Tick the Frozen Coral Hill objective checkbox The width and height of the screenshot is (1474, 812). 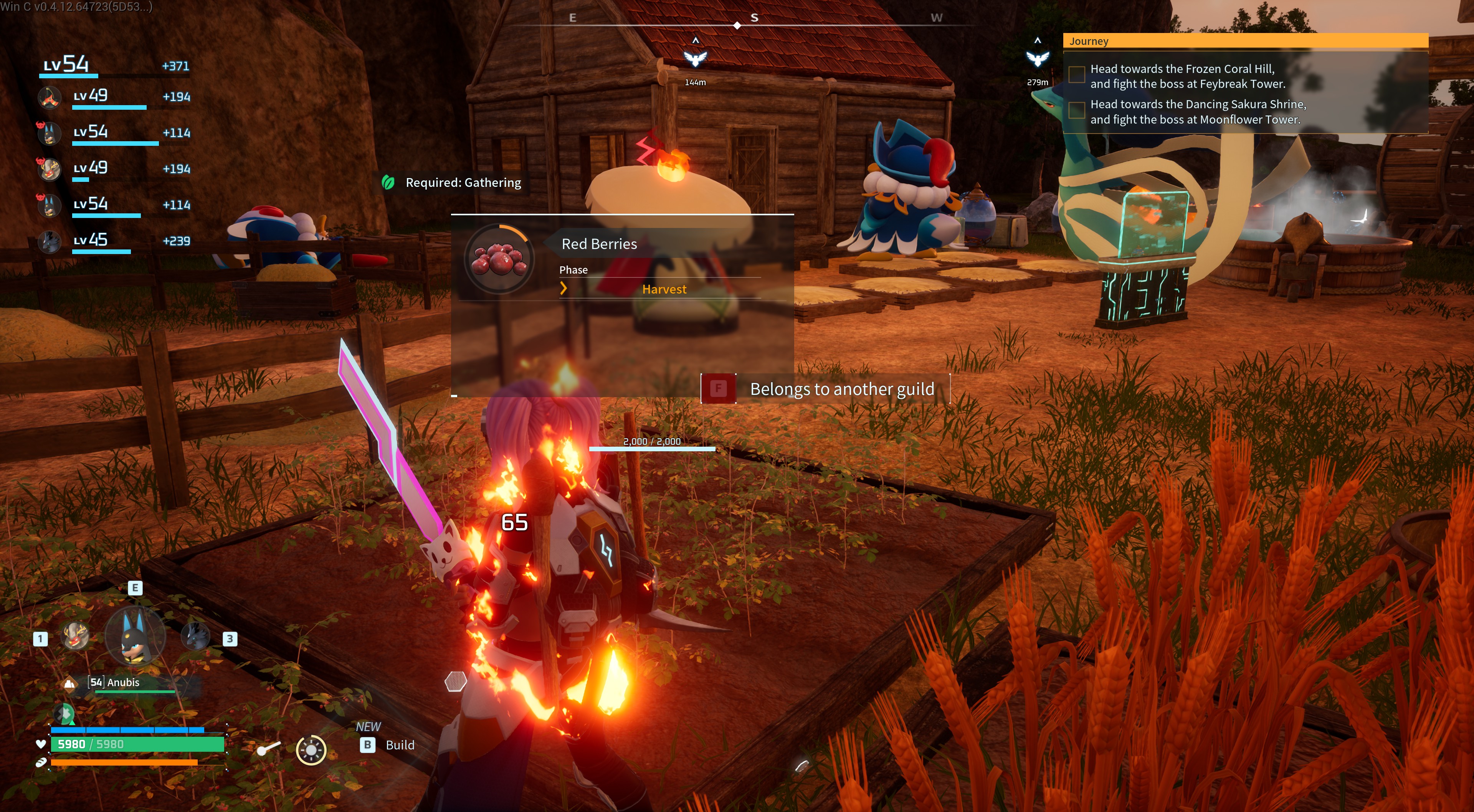[x=1076, y=74]
